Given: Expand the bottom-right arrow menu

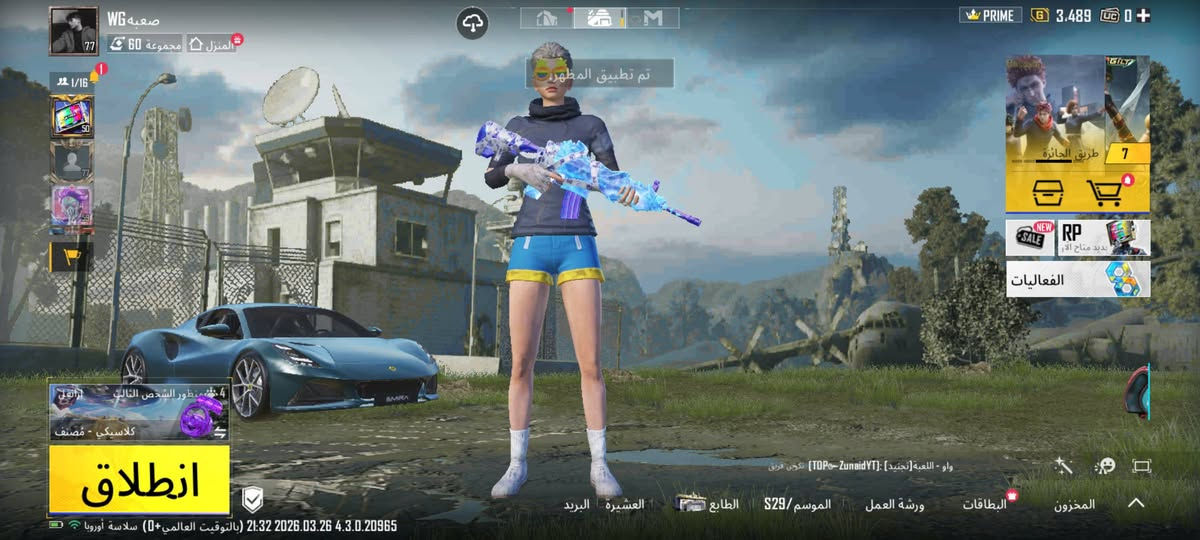Looking at the screenshot, I should pos(1136,503).
